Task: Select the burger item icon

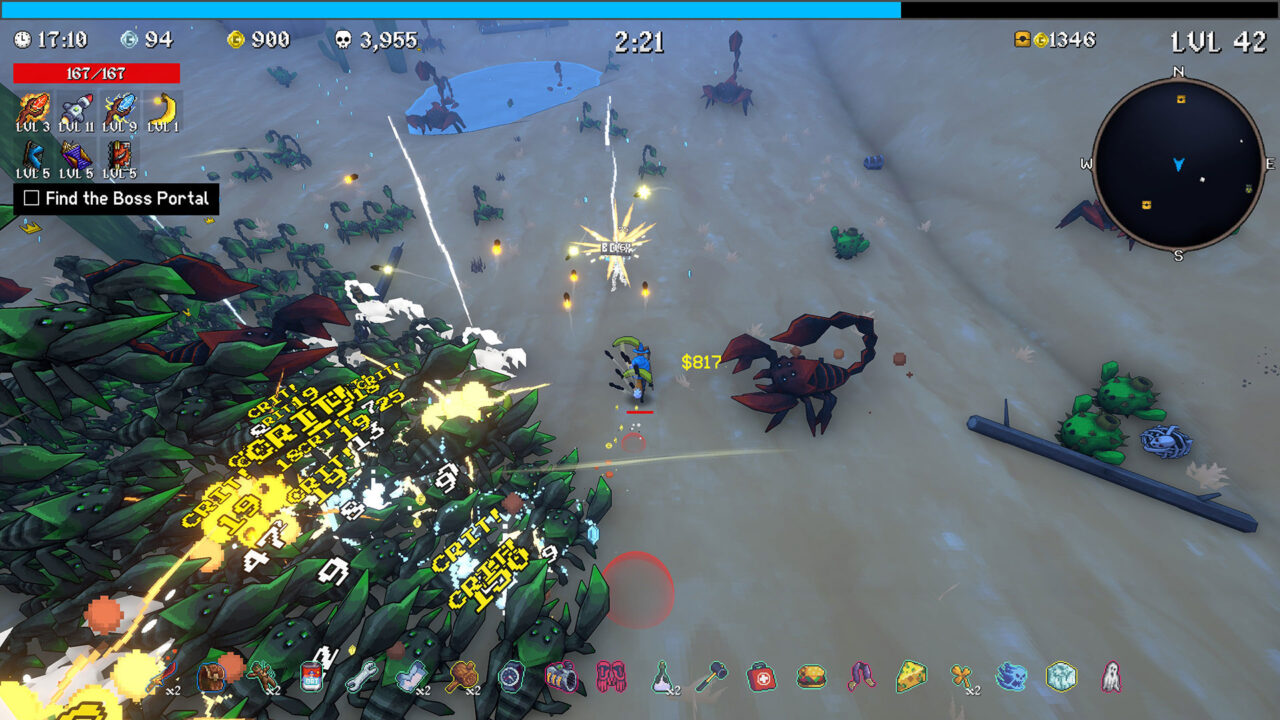Action: coord(811,677)
